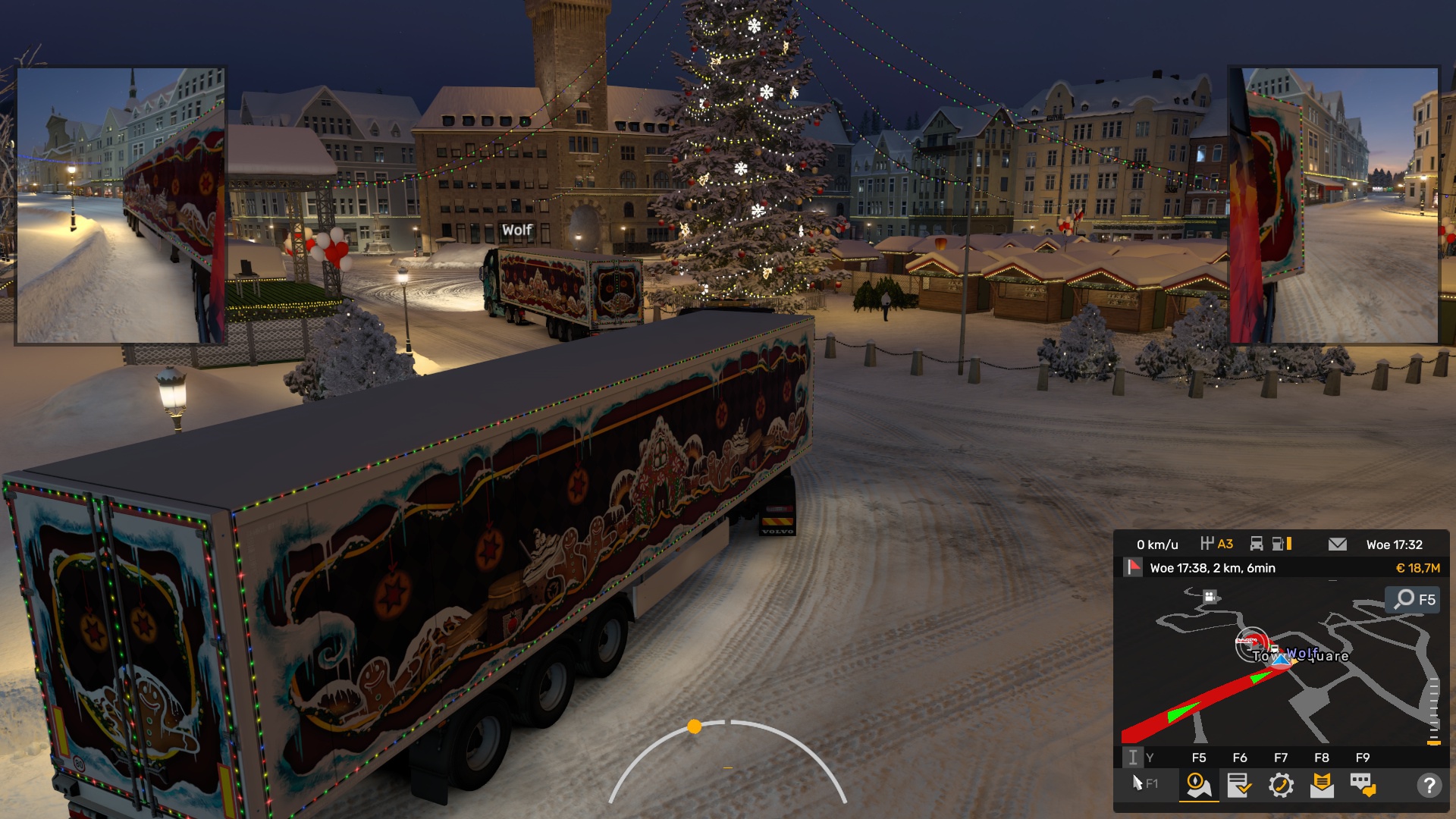Viewport: 1456px width, 819px height.
Task: Click the question mark help button
Action: 1429,785
